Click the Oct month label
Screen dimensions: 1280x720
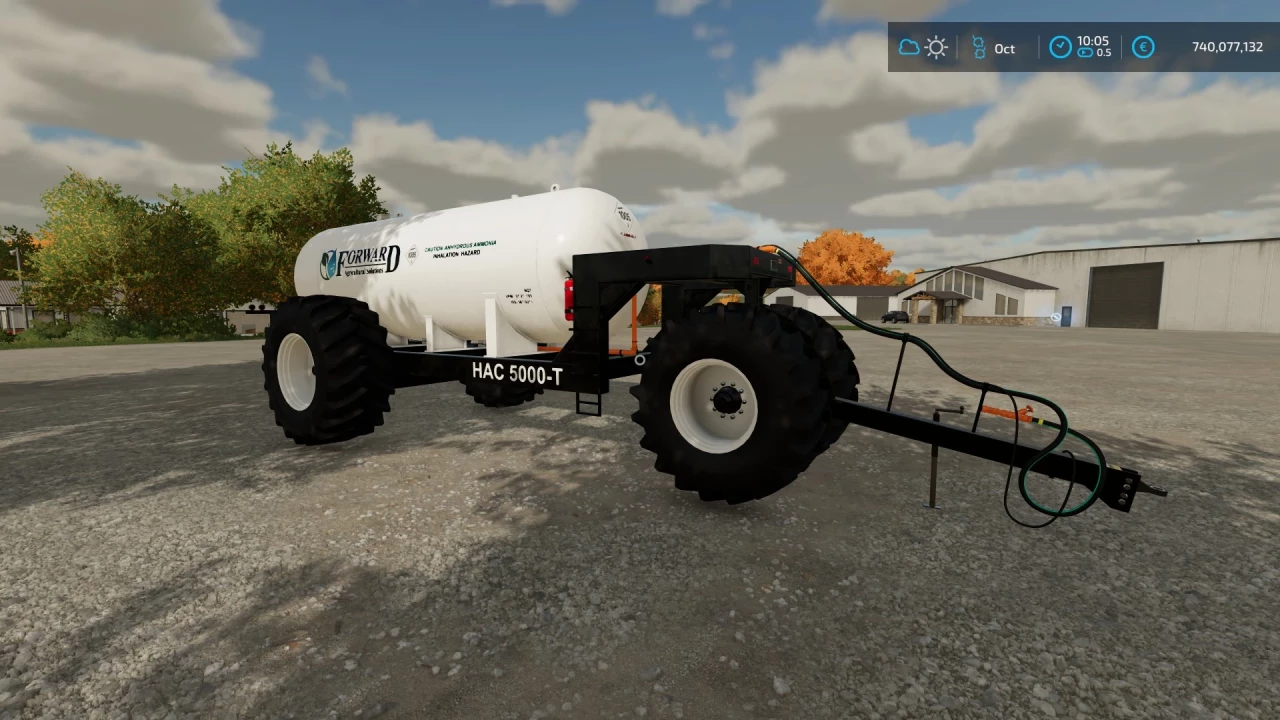(1004, 49)
